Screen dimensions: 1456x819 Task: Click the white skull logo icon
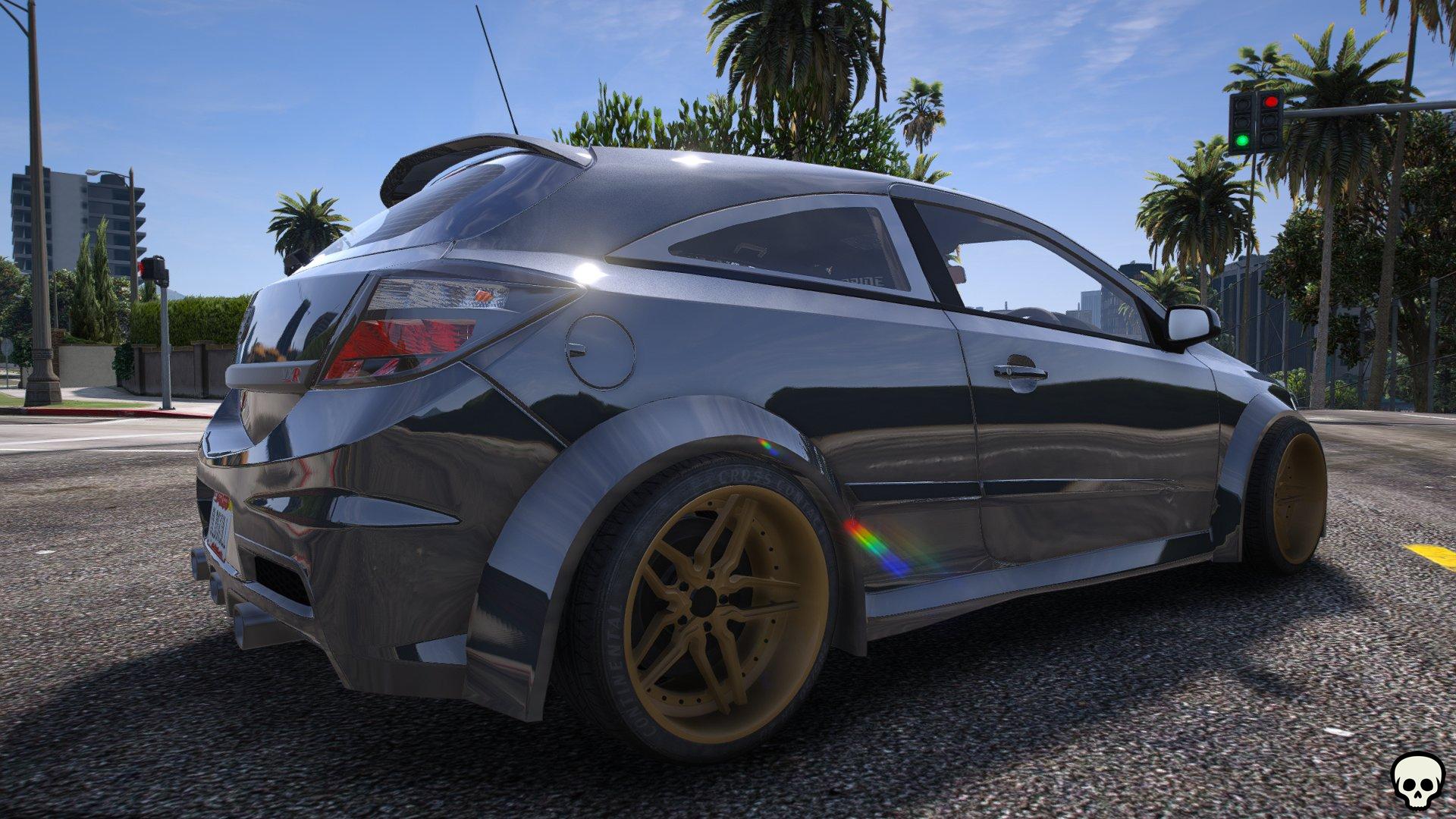coord(1417,780)
